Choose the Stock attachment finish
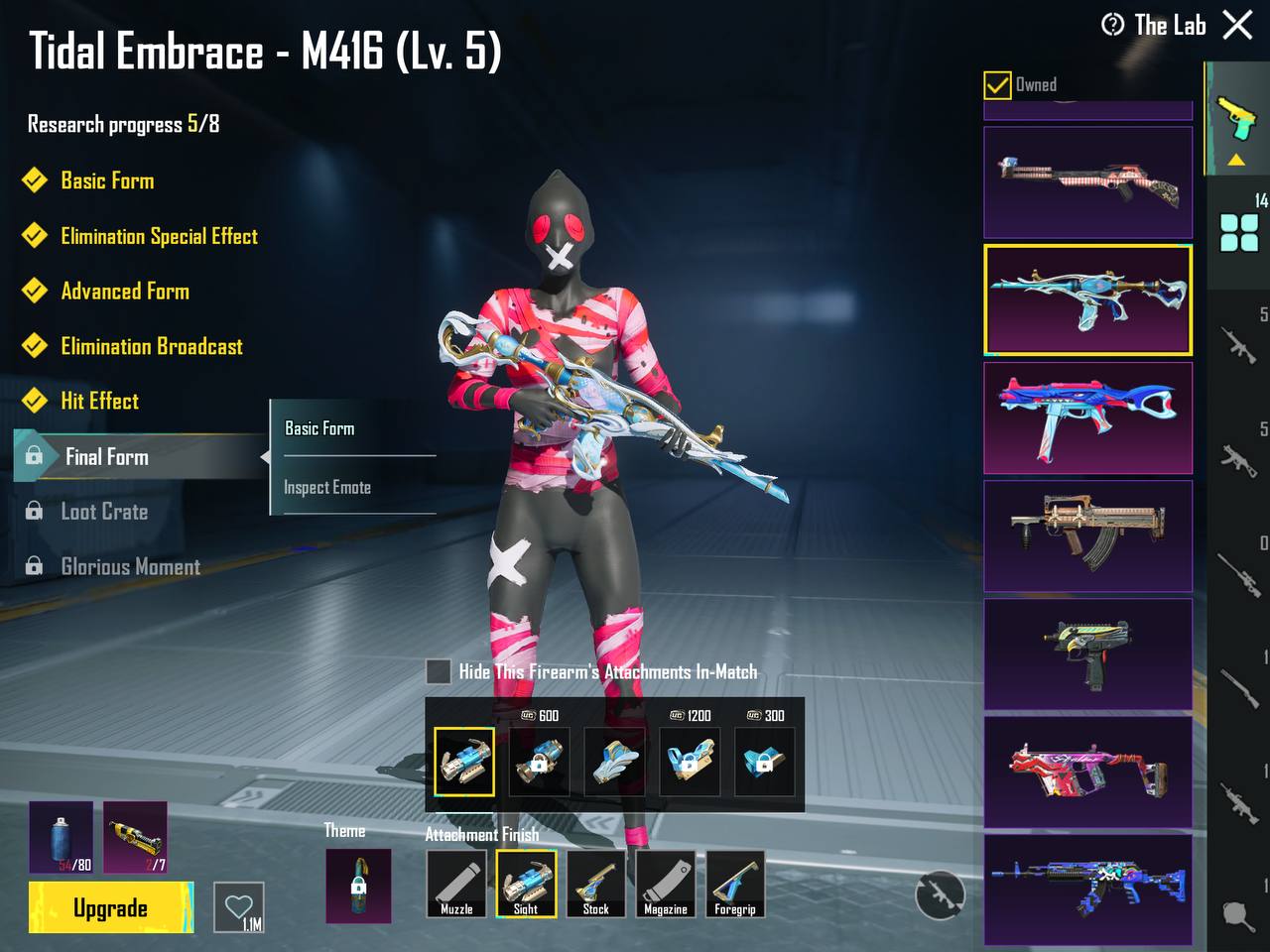The width and height of the screenshot is (1270, 952). pyautogui.click(x=596, y=883)
